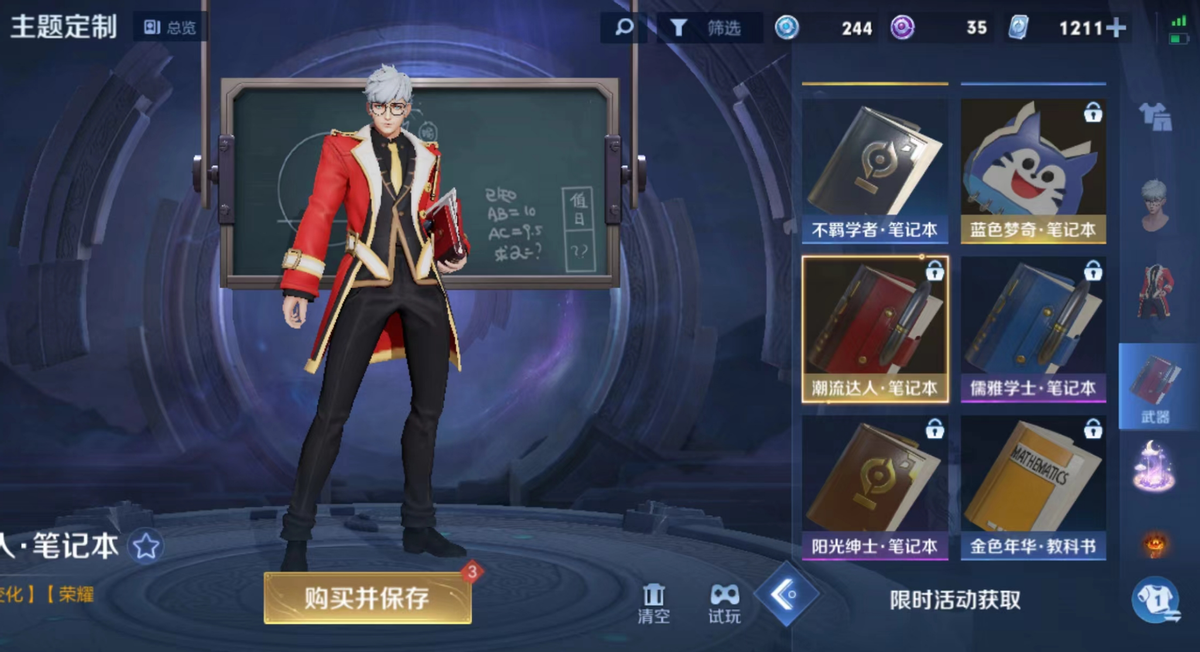The height and width of the screenshot is (652, 1200).
Task: Pick the 阳光绅士·笔记本 brown notebook
Action: click(x=874, y=487)
